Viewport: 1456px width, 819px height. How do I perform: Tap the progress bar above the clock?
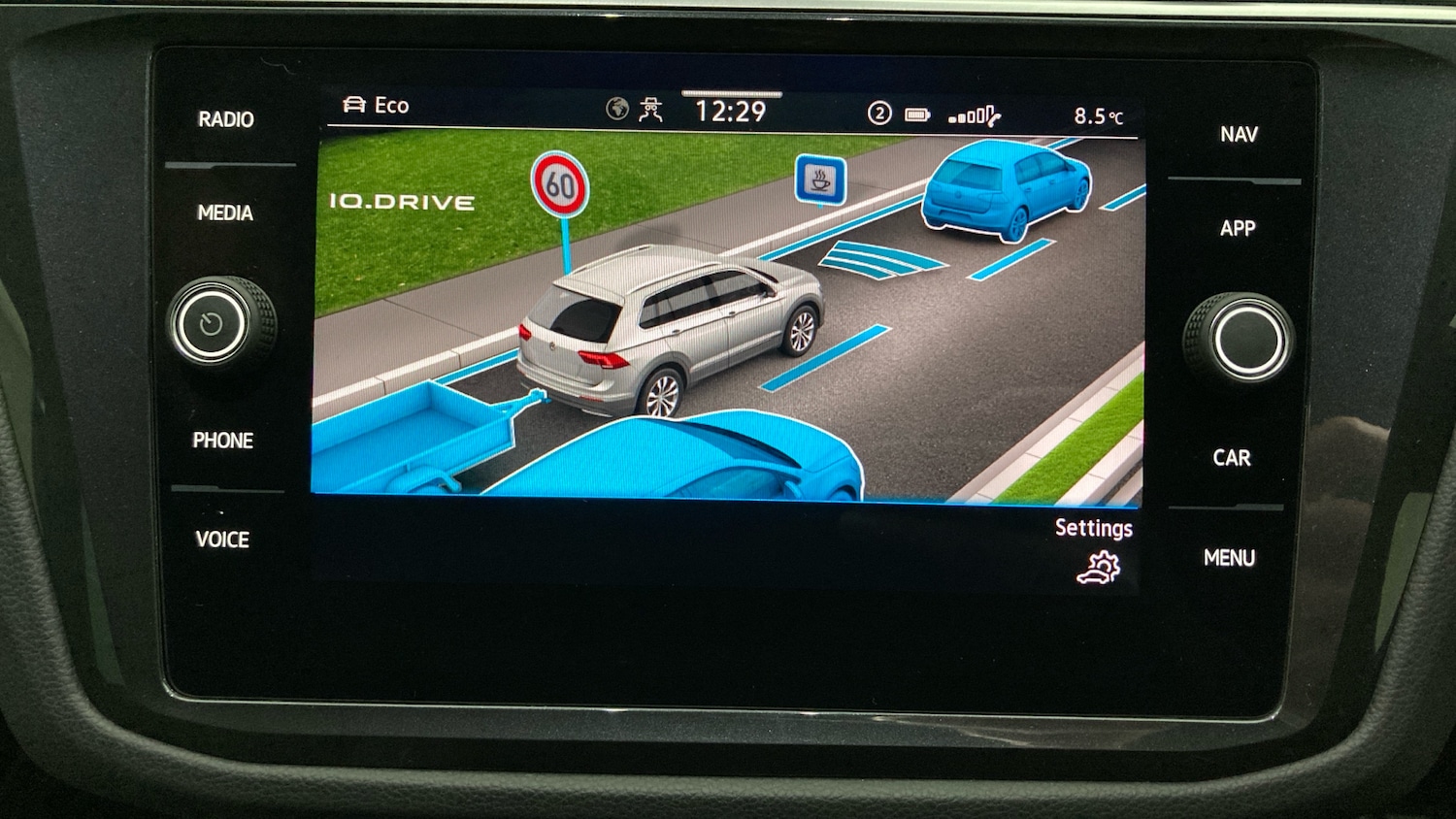[731, 94]
